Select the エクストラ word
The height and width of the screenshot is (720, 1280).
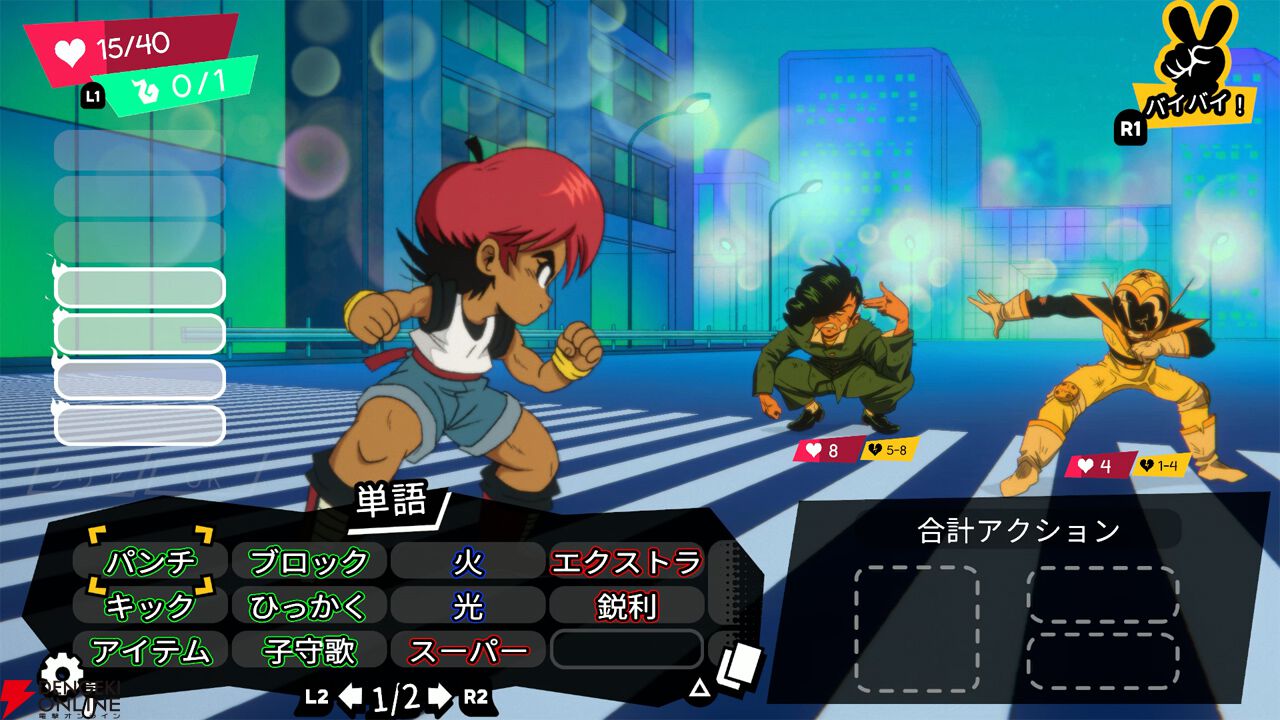pyautogui.click(x=625, y=561)
